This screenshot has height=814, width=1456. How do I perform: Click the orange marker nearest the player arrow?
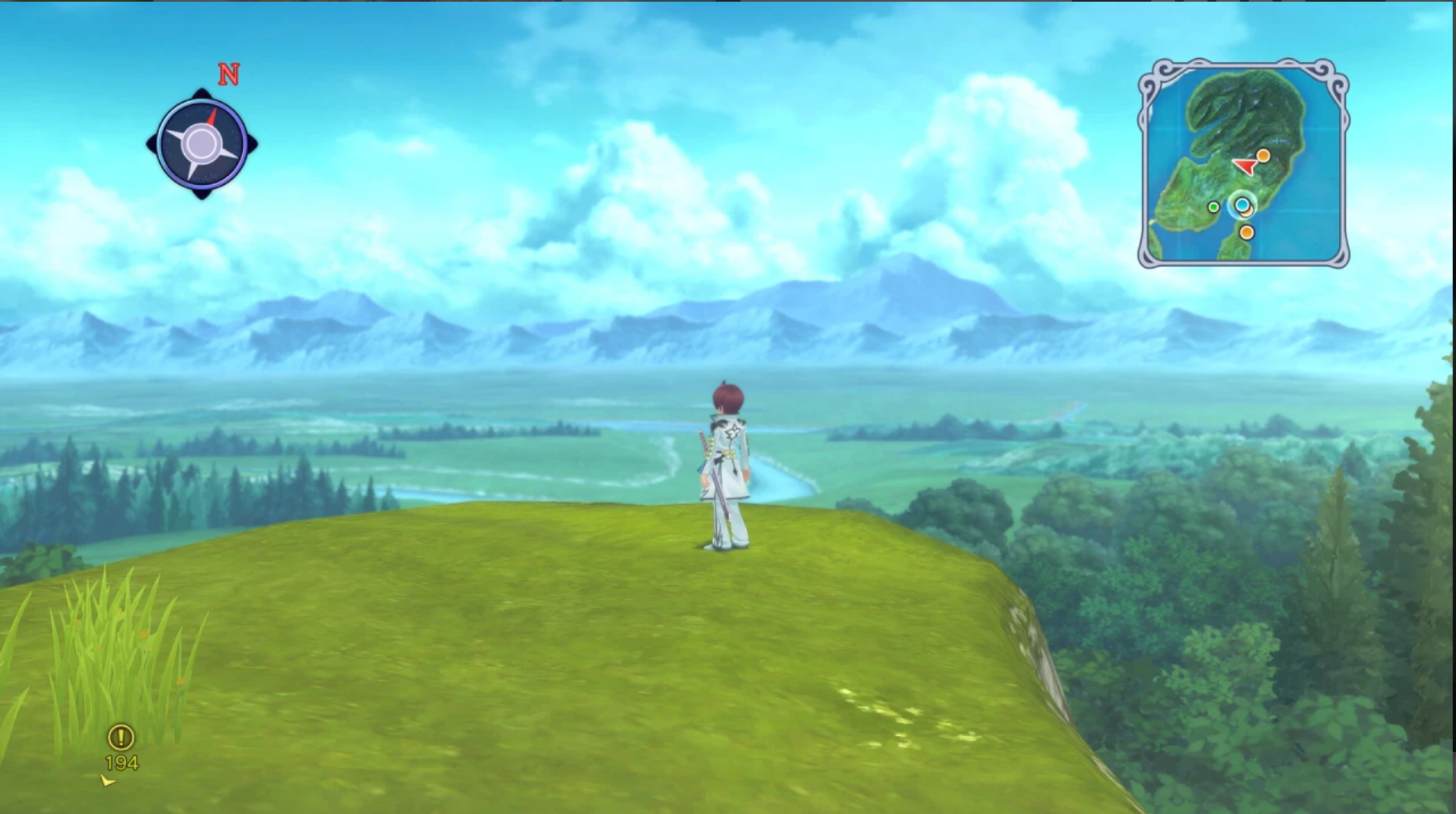[x=1263, y=156]
